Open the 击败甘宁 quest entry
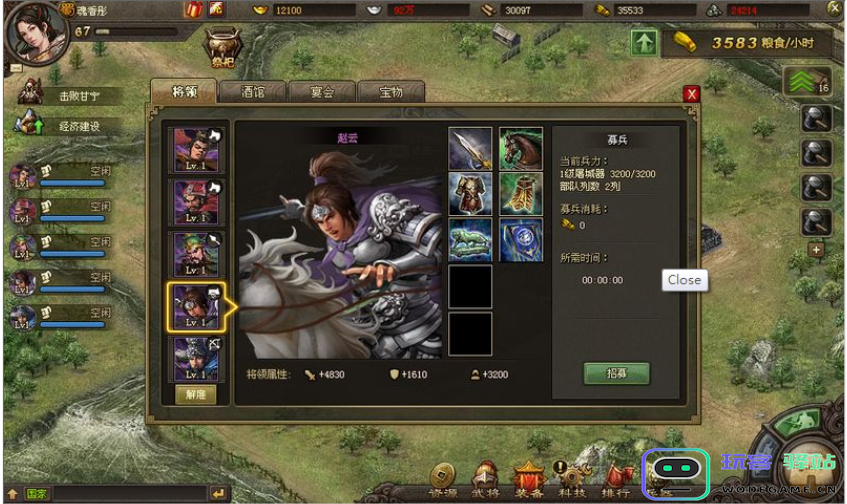The width and height of the screenshot is (847, 504). click(x=76, y=97)
